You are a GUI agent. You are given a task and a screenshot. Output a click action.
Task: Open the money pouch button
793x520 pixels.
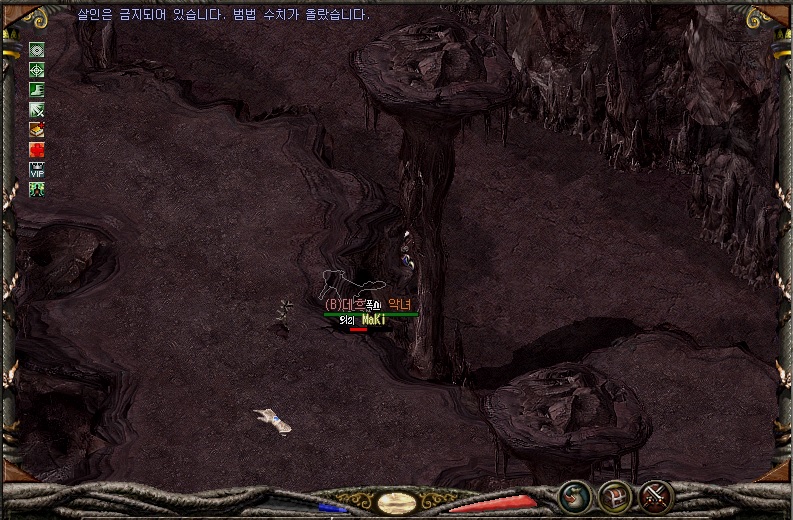[575, 496]
